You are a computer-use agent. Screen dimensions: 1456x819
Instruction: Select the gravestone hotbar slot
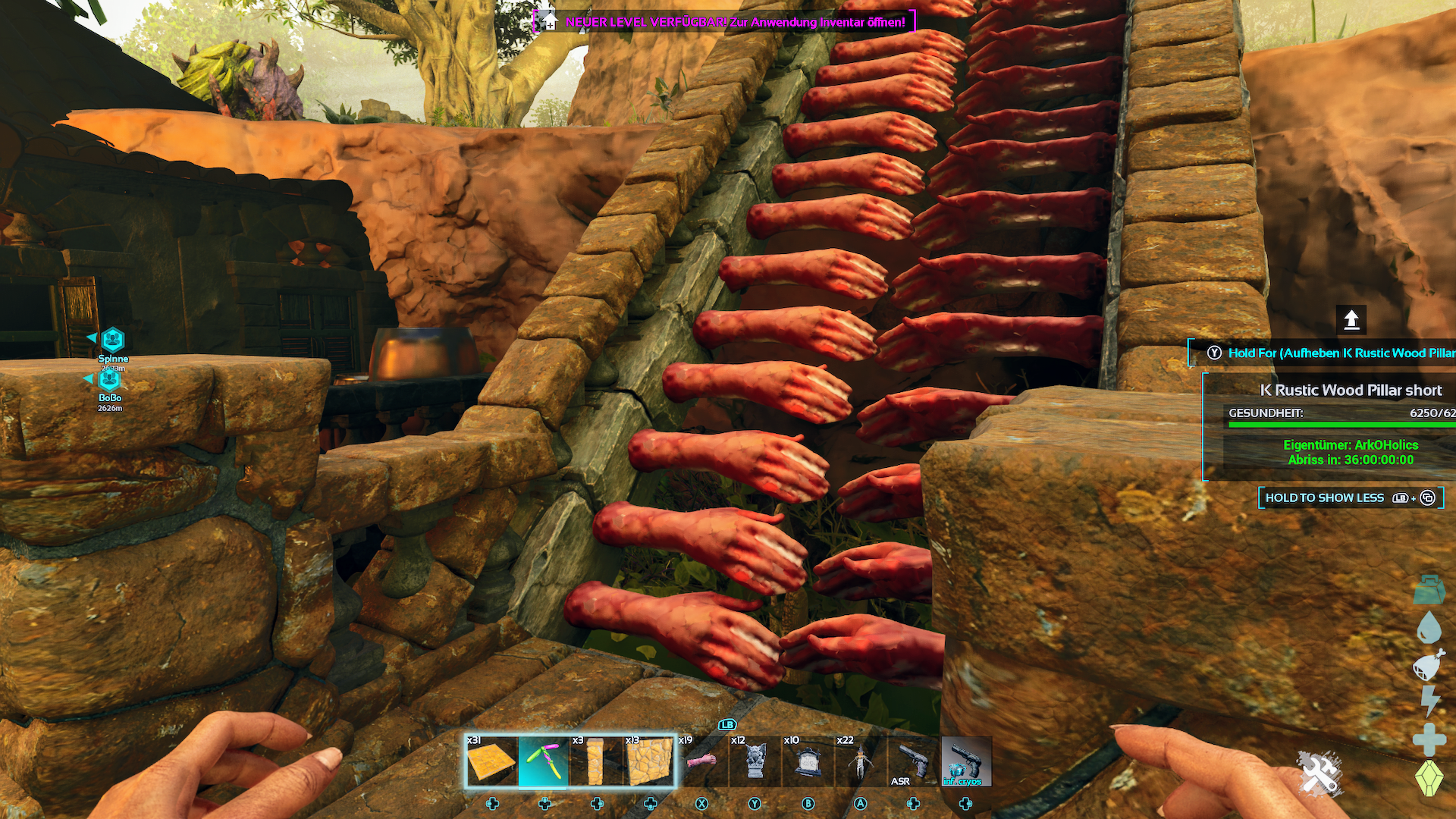(808, 761)
